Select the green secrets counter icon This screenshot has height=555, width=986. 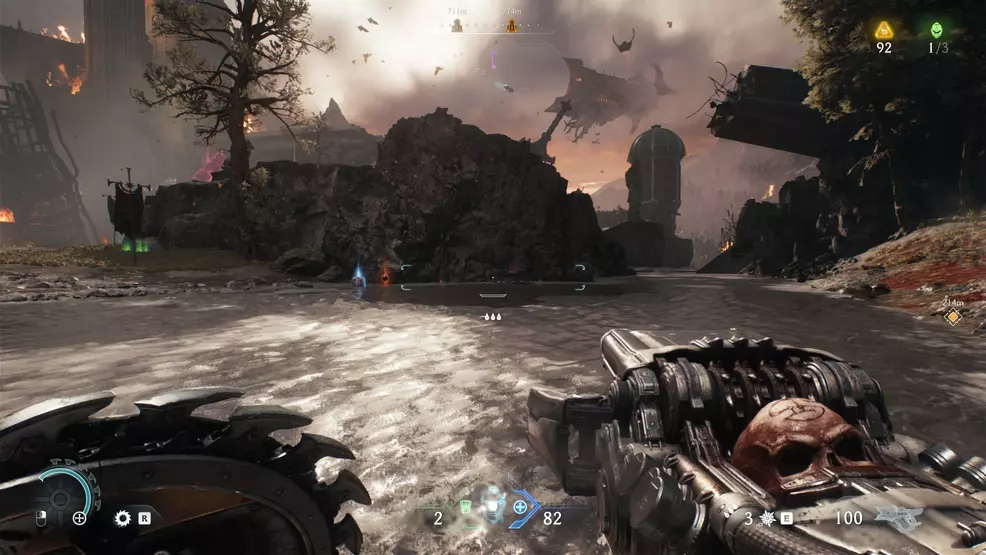click(937, 30)
